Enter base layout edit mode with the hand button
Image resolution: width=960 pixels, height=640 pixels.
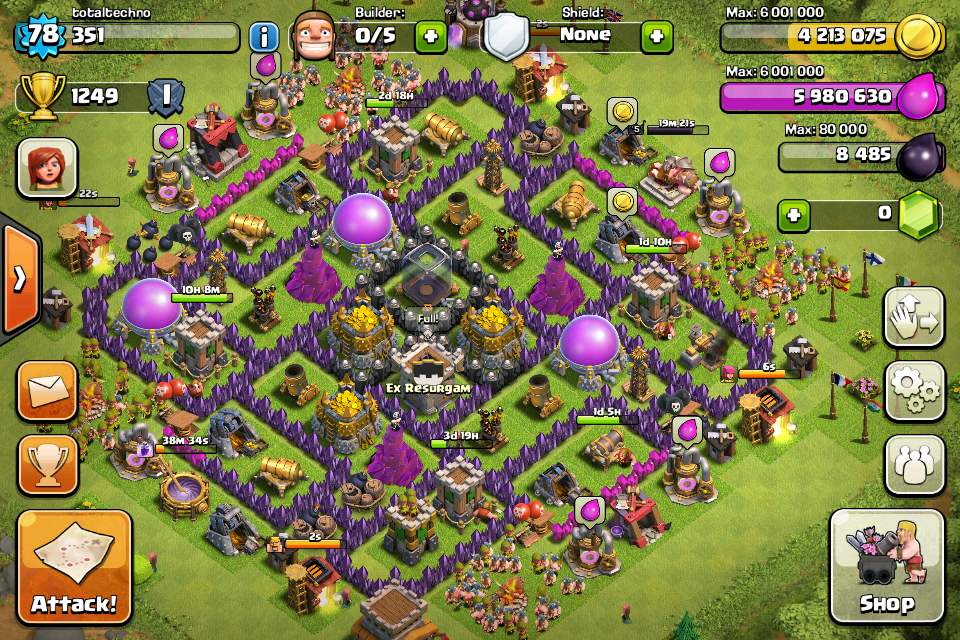coord(914,318)
